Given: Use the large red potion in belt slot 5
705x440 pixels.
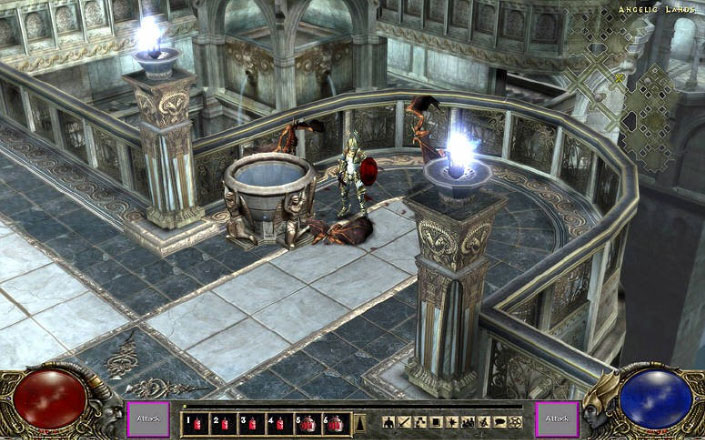Looking at the screenshot, I should pyautogui.click(x=306, y=422).
